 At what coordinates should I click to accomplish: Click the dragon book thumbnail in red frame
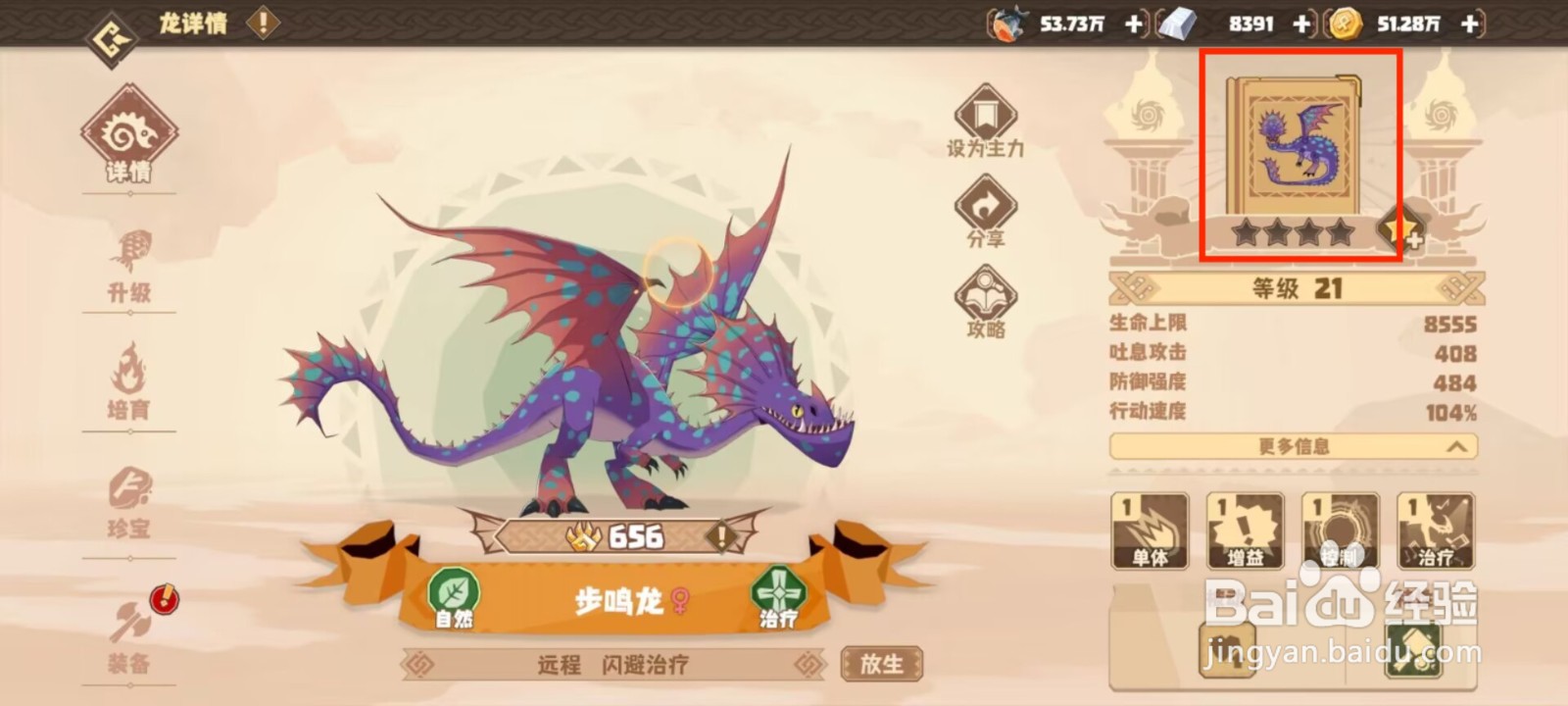pos(1296,147)
